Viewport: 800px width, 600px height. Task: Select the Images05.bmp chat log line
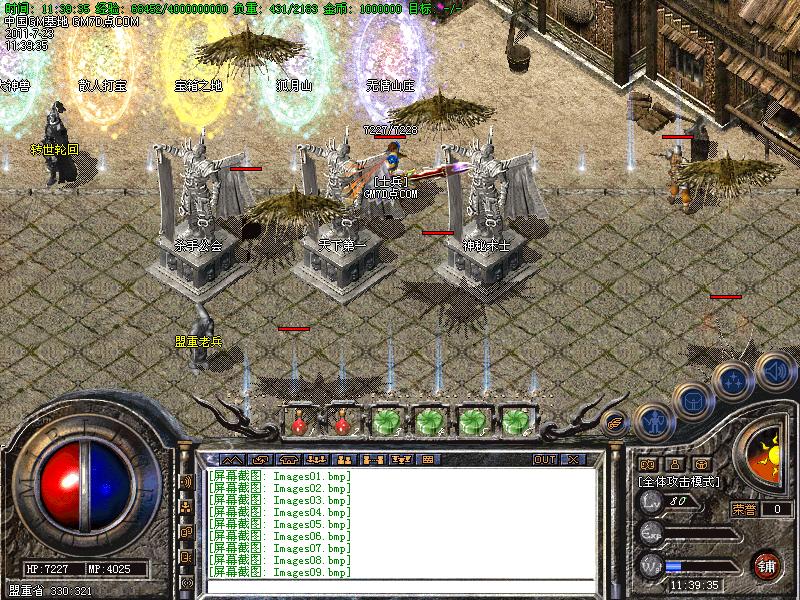[281, 524]
